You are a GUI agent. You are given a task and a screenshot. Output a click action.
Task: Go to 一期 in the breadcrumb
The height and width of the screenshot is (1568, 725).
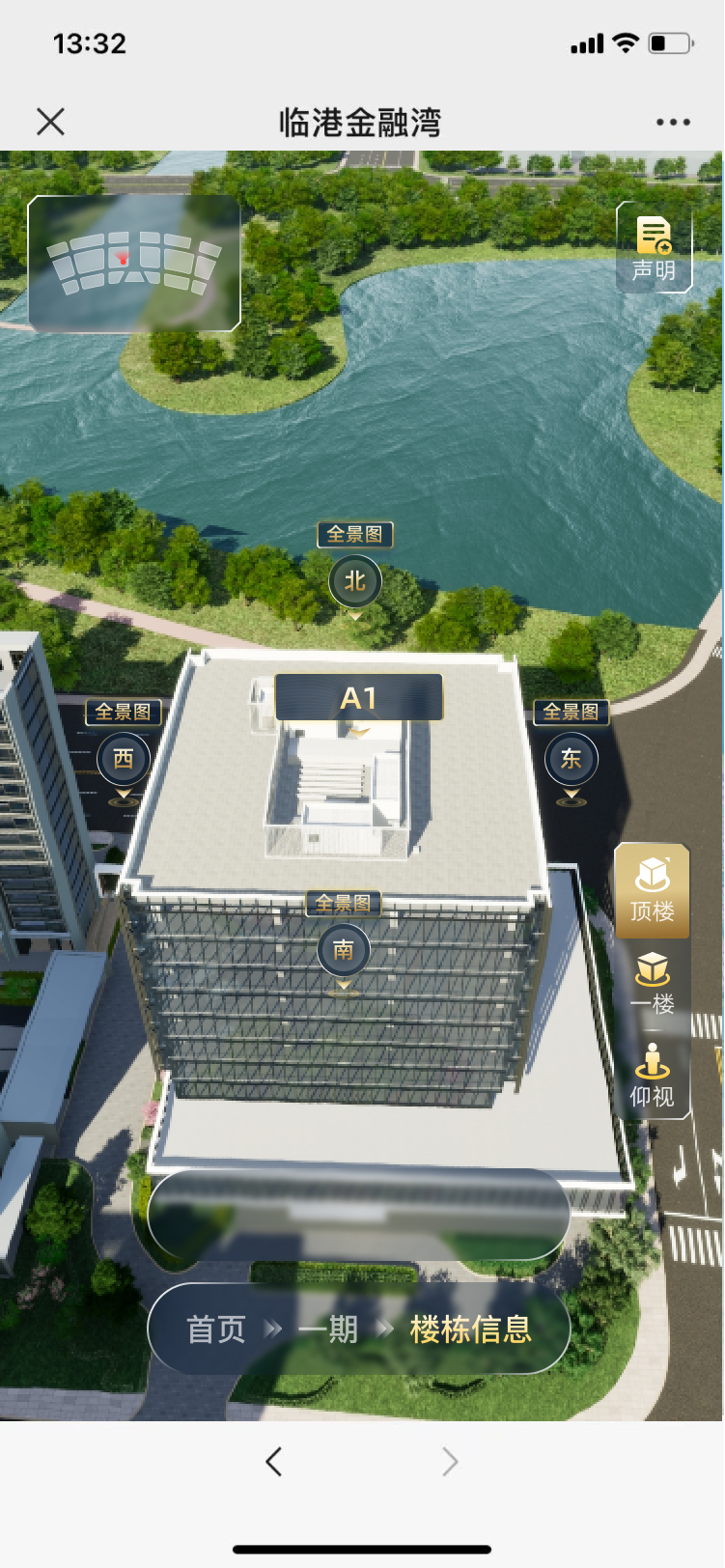point(328,1330)
